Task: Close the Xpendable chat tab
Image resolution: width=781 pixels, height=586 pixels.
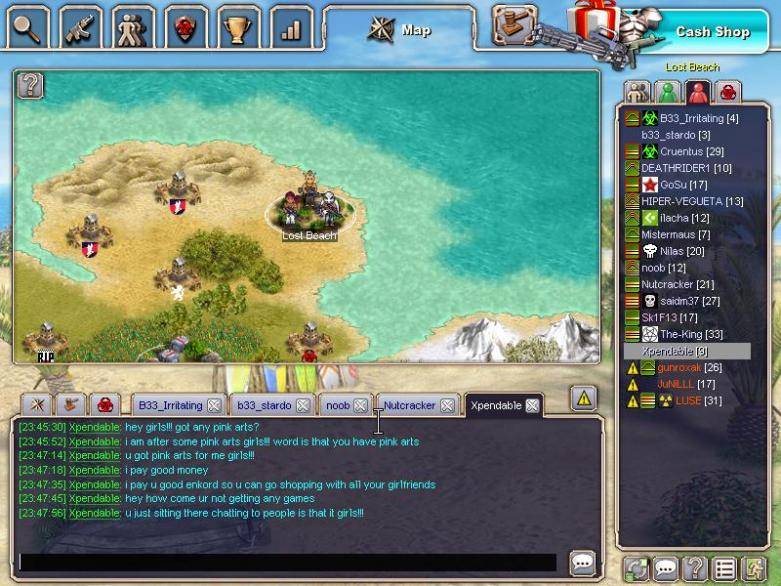Action: (x=532, y=405)
